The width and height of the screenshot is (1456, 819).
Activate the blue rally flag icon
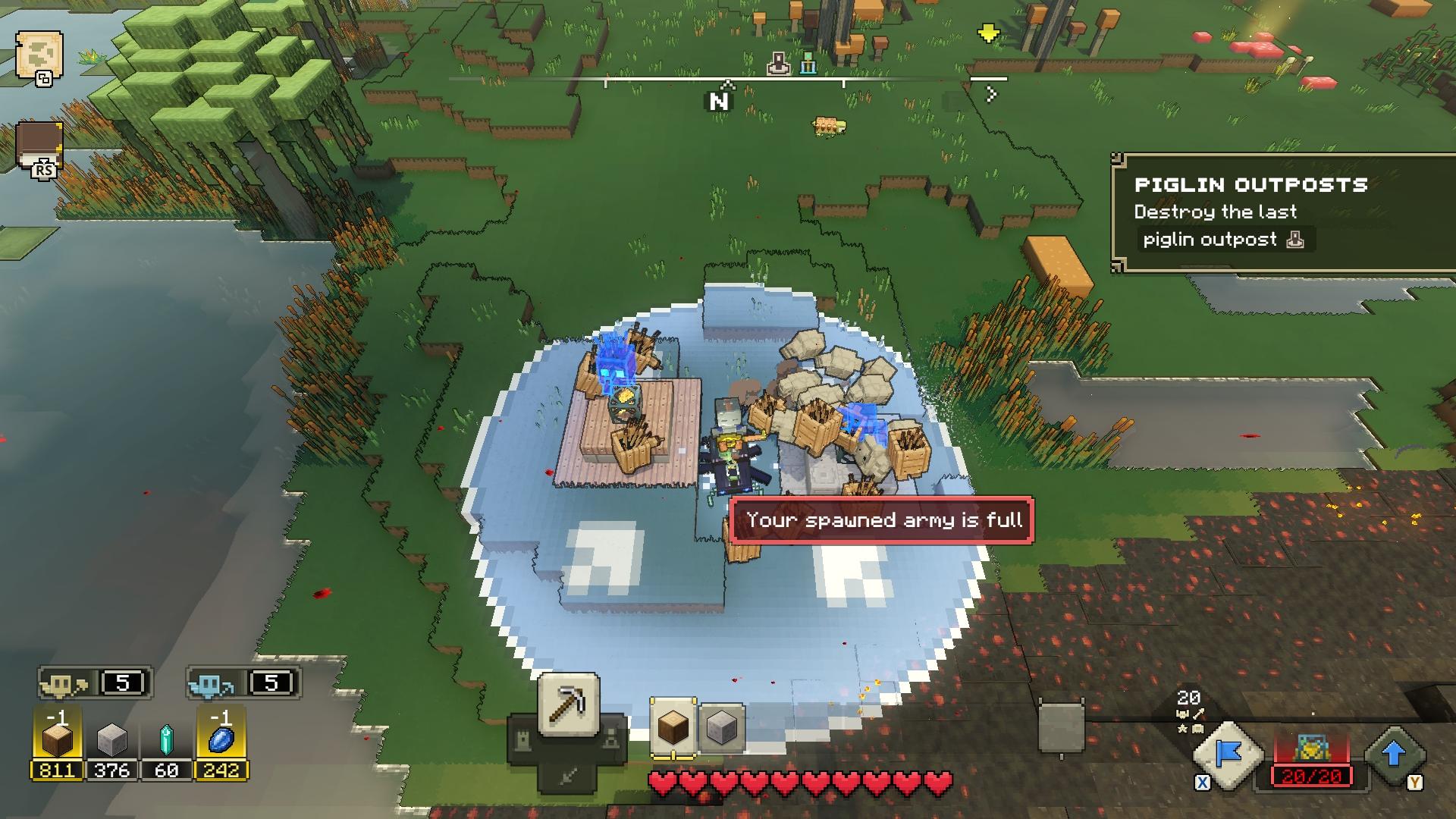[1228, 754]
